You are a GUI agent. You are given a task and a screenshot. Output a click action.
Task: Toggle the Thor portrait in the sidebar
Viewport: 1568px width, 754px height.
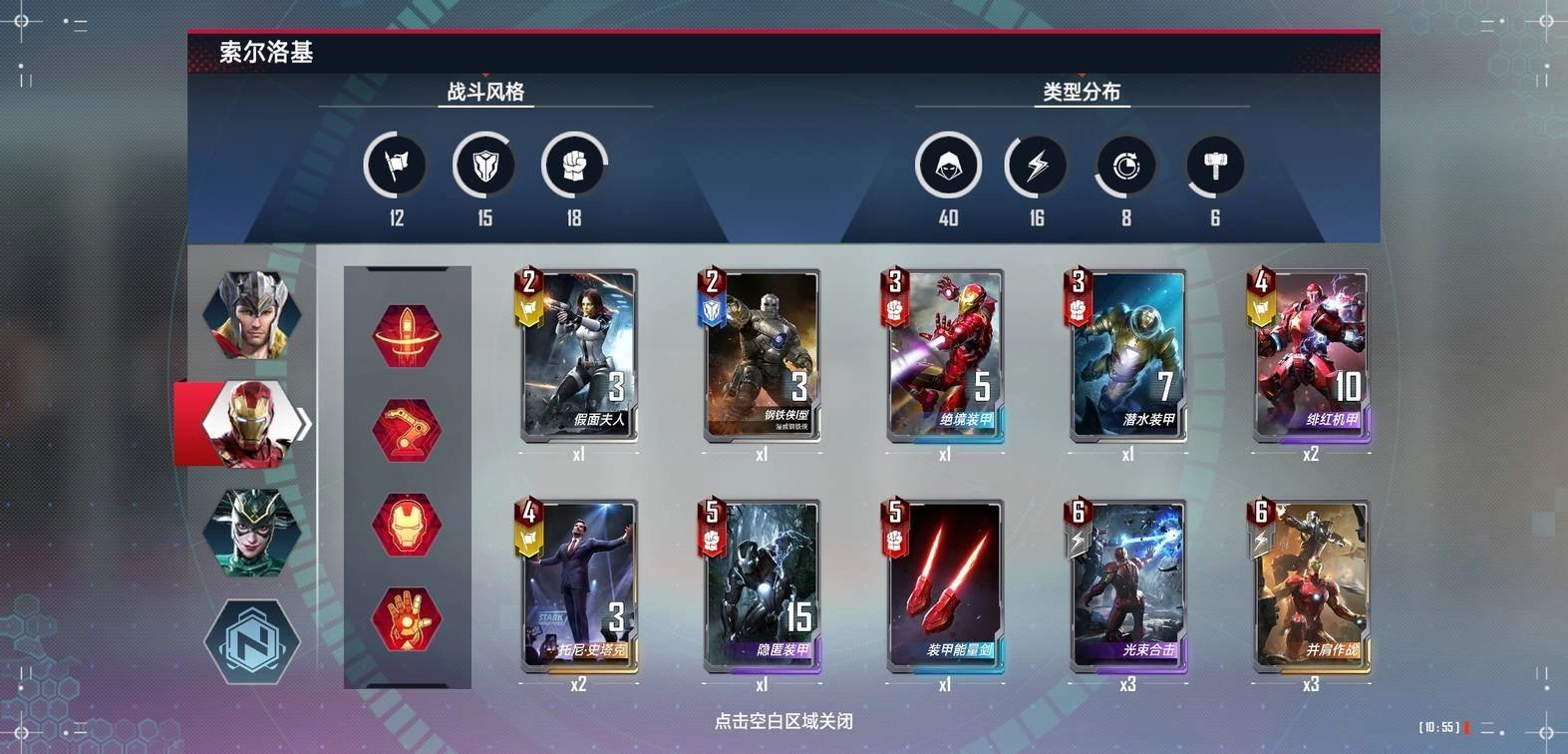(x=251, y=314)
